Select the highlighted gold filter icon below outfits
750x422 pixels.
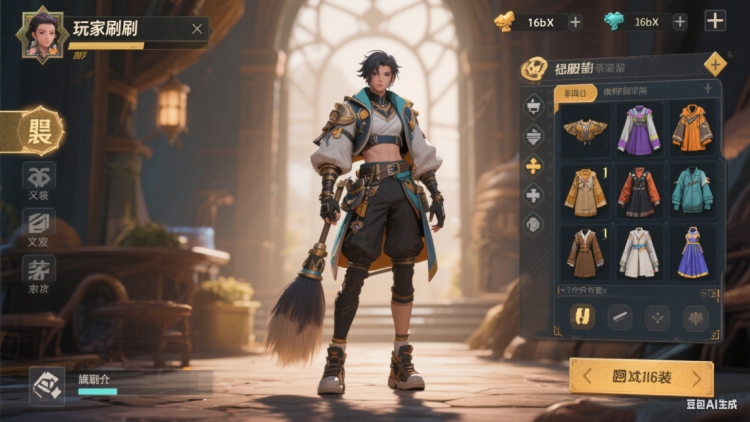[x=583, y=317]
